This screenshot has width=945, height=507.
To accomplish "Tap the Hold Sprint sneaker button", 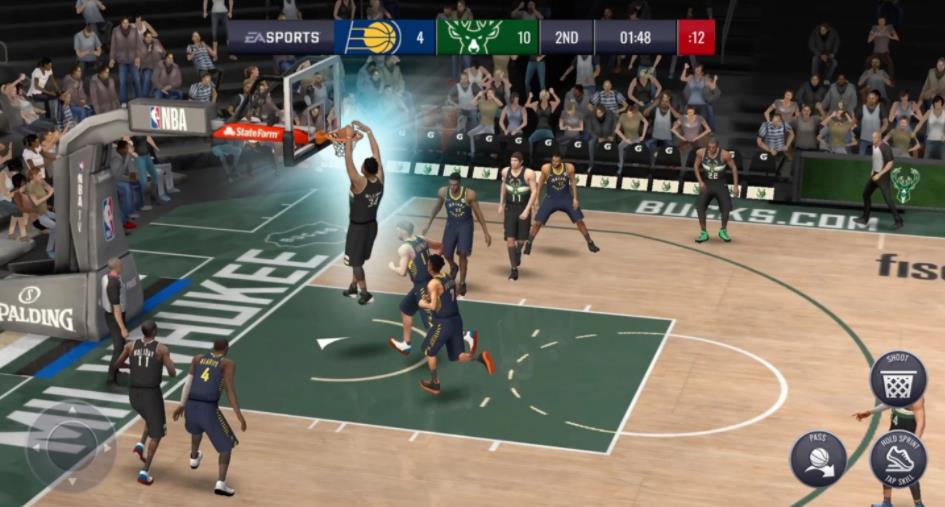I will (x=897, y=458).
